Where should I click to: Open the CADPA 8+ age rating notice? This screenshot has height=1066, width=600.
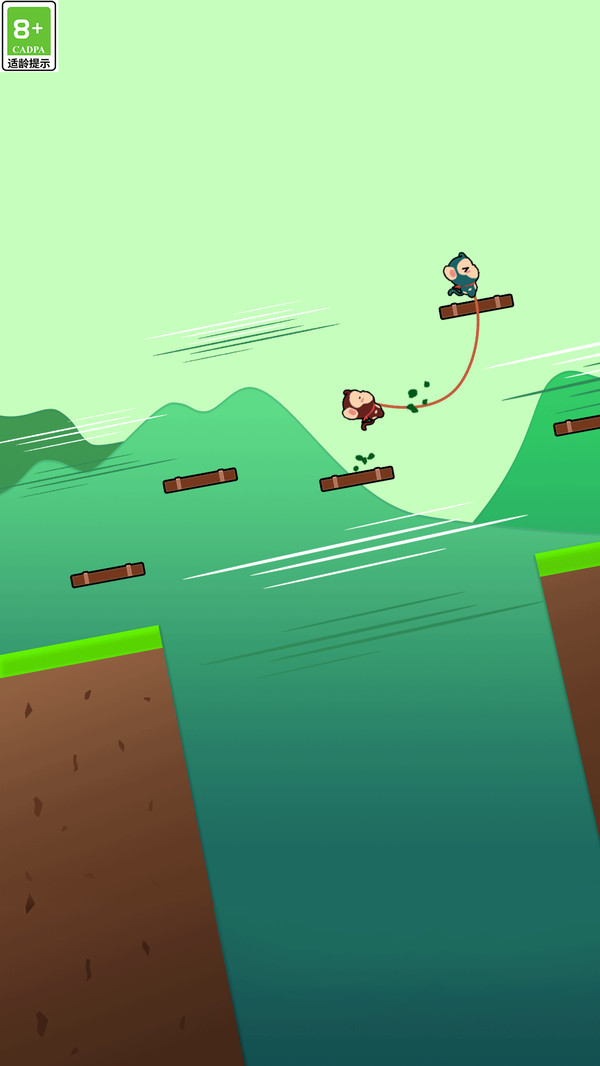pyautogui.click(x=29, y=36)
